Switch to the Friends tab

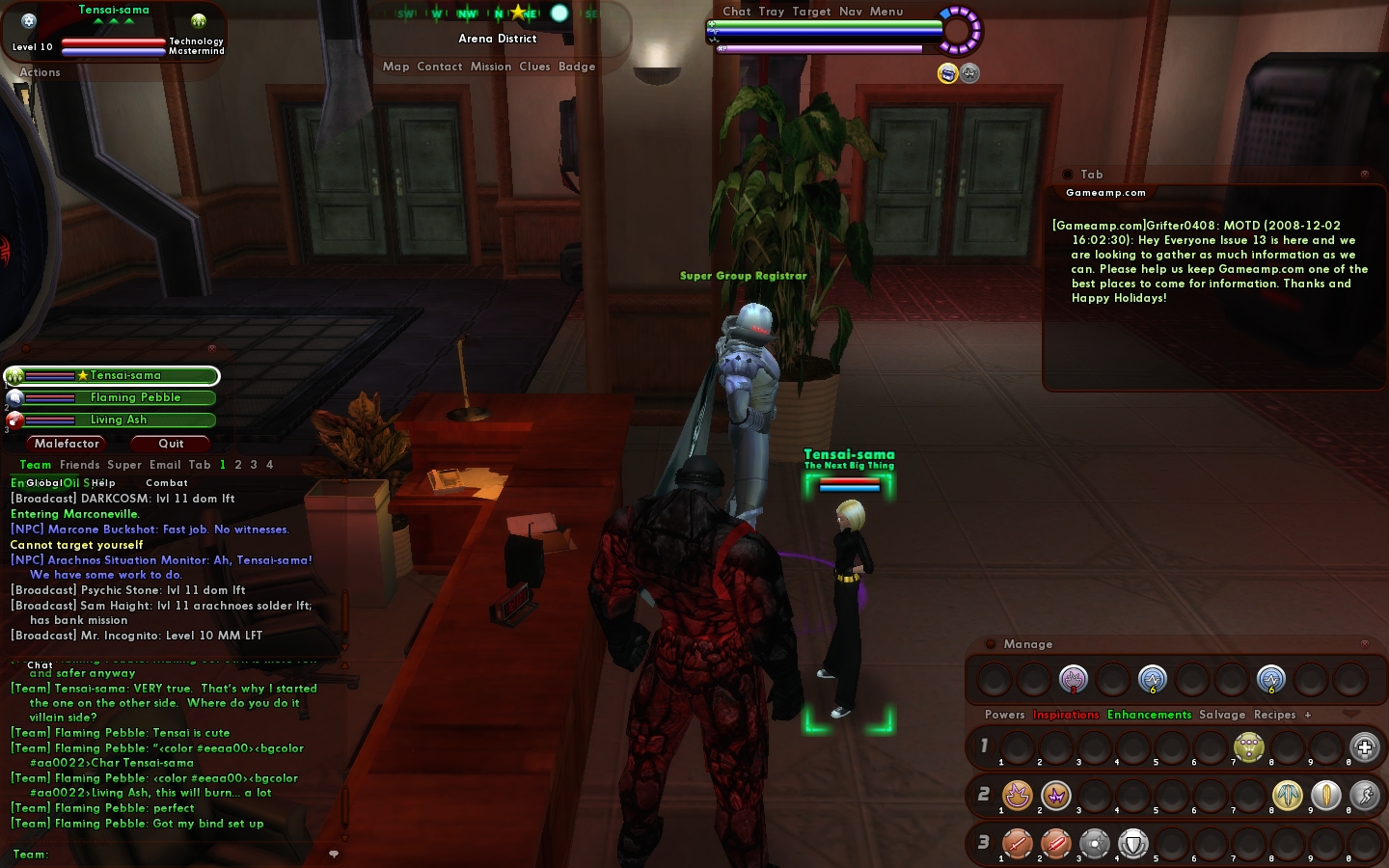point(79,465)
